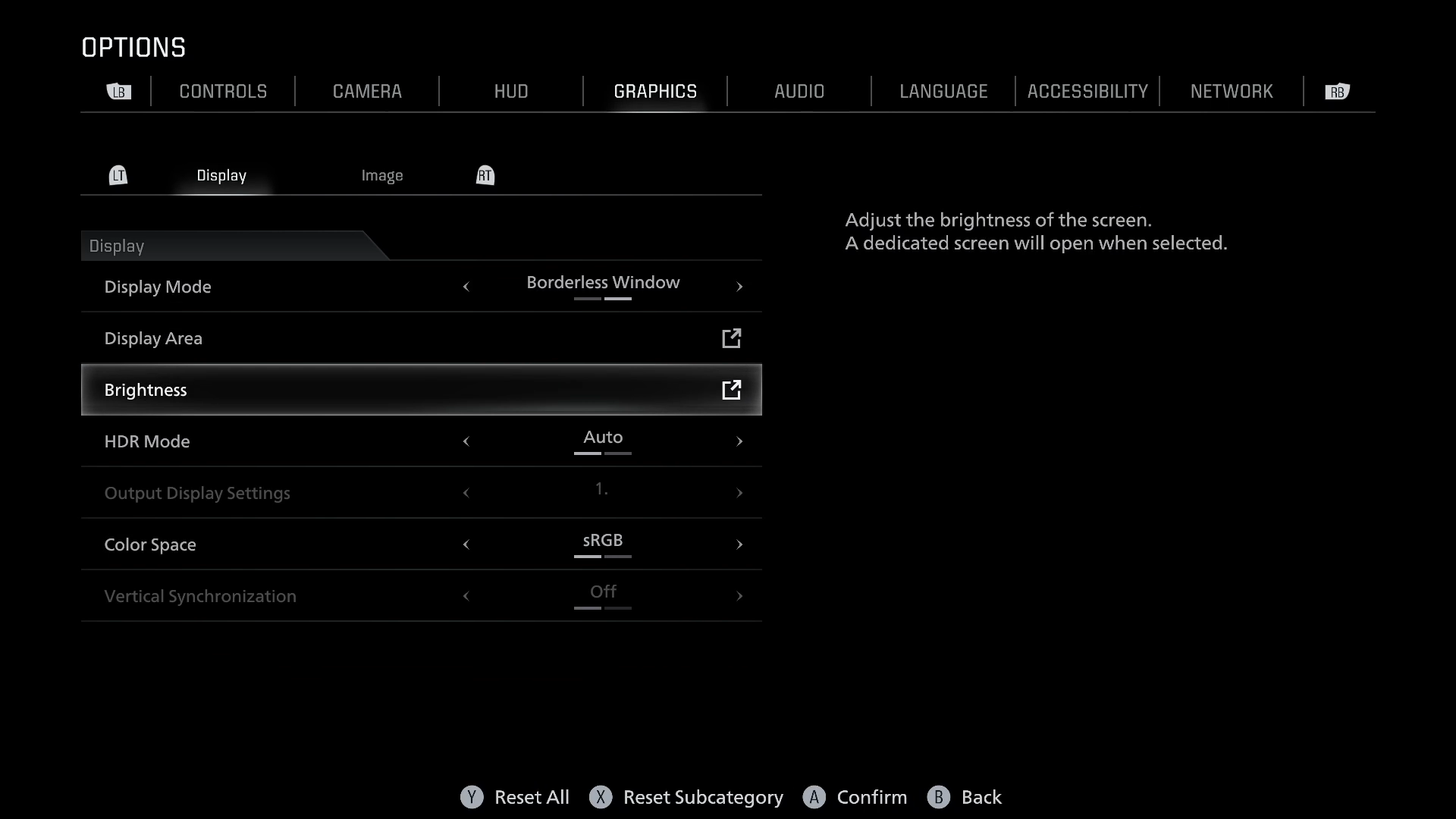Switch to the Controls tab
This screenshot has width=1456, height=819.
[223, 92]
